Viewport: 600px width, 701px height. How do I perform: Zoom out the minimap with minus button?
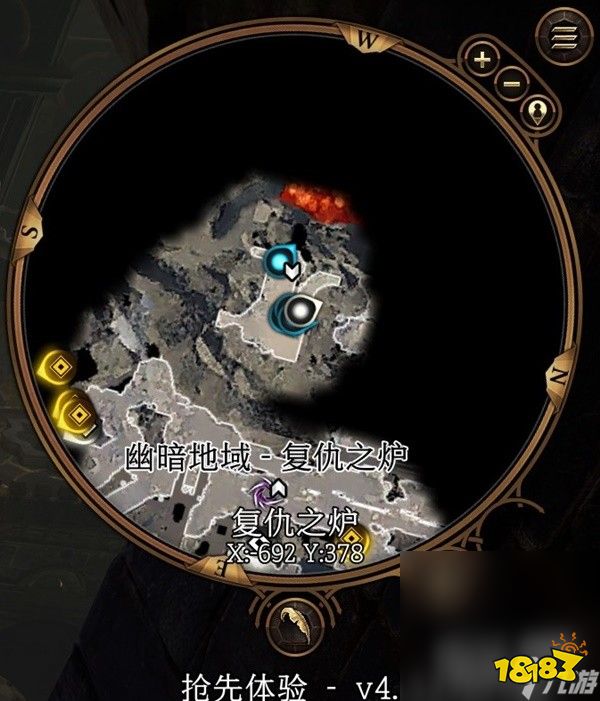tap(512, 83)
